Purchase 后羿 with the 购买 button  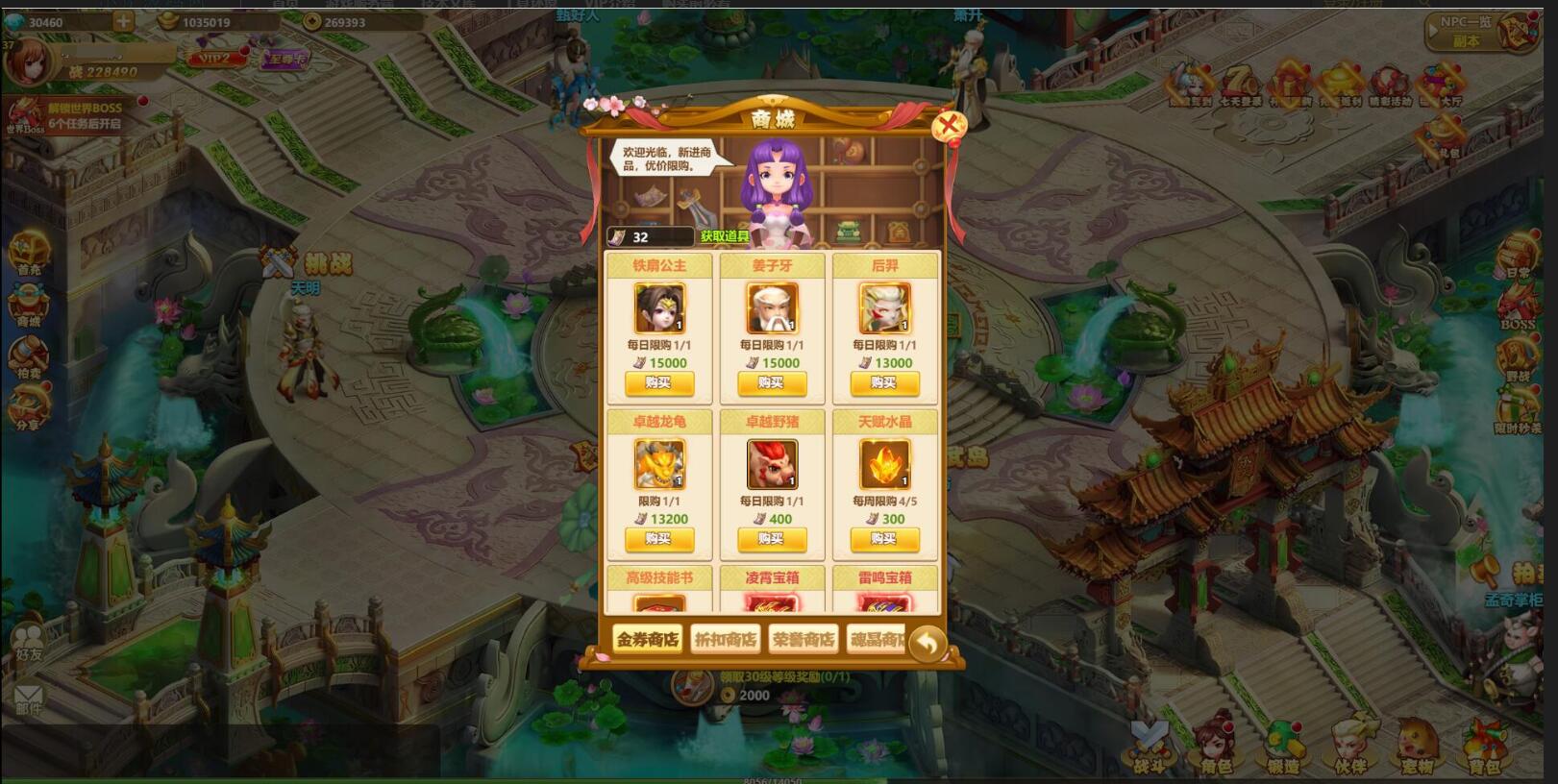pyautogui.click(x=884, y=384)
